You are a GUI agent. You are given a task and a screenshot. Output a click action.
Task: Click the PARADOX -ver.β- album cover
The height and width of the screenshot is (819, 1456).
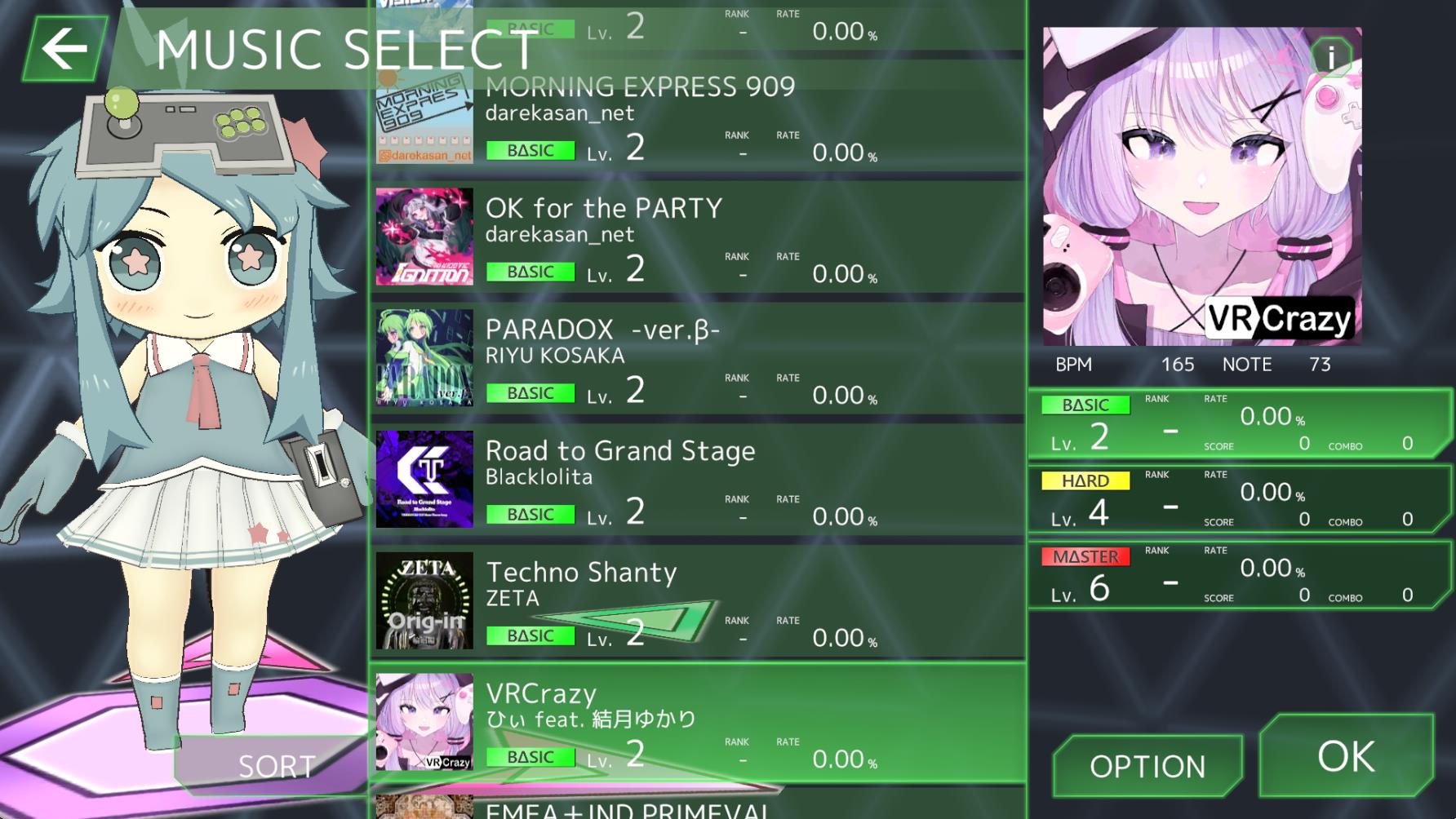pos(424,359)
